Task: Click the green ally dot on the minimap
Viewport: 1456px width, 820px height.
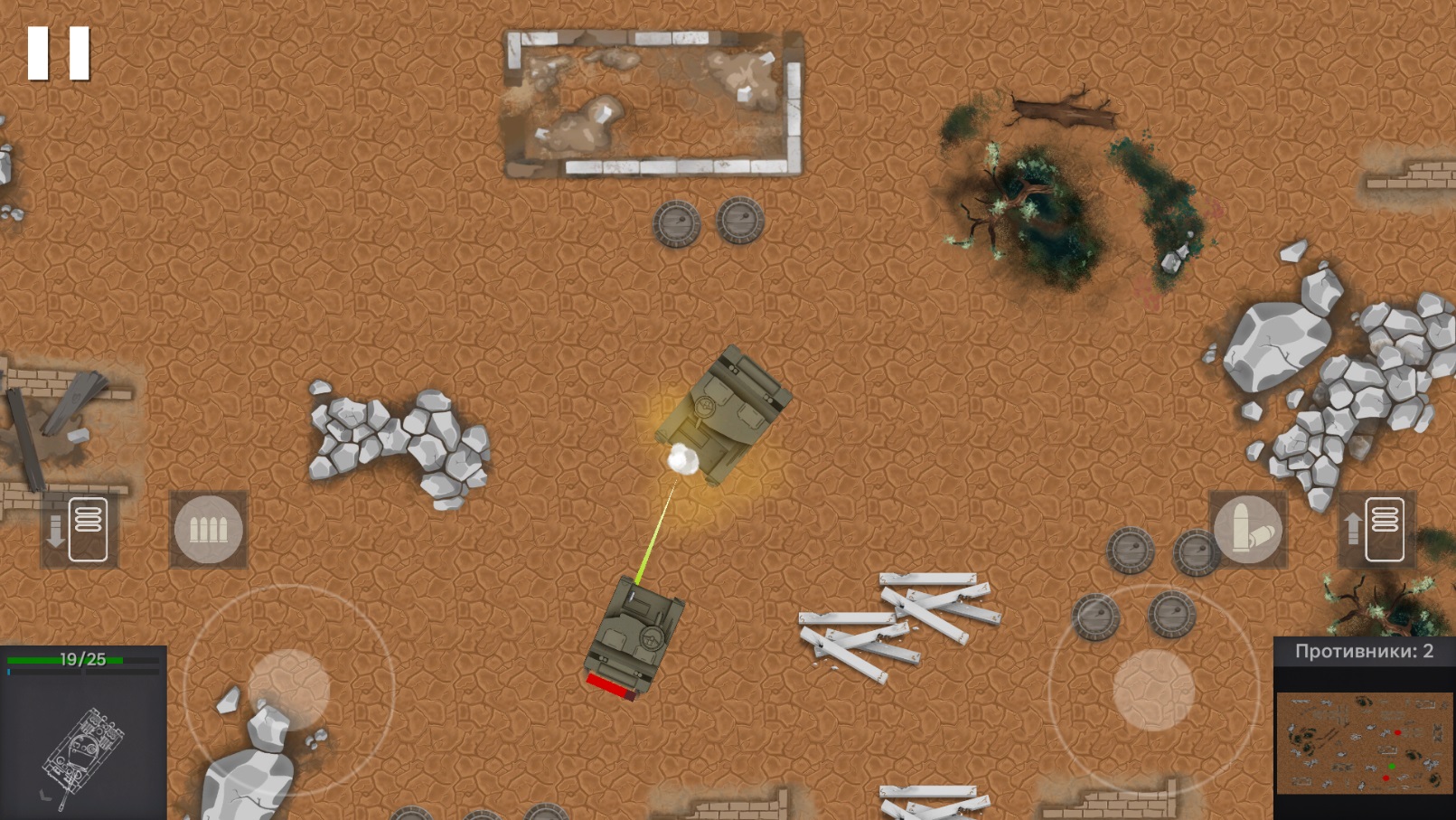Action: coord(1392,766)
